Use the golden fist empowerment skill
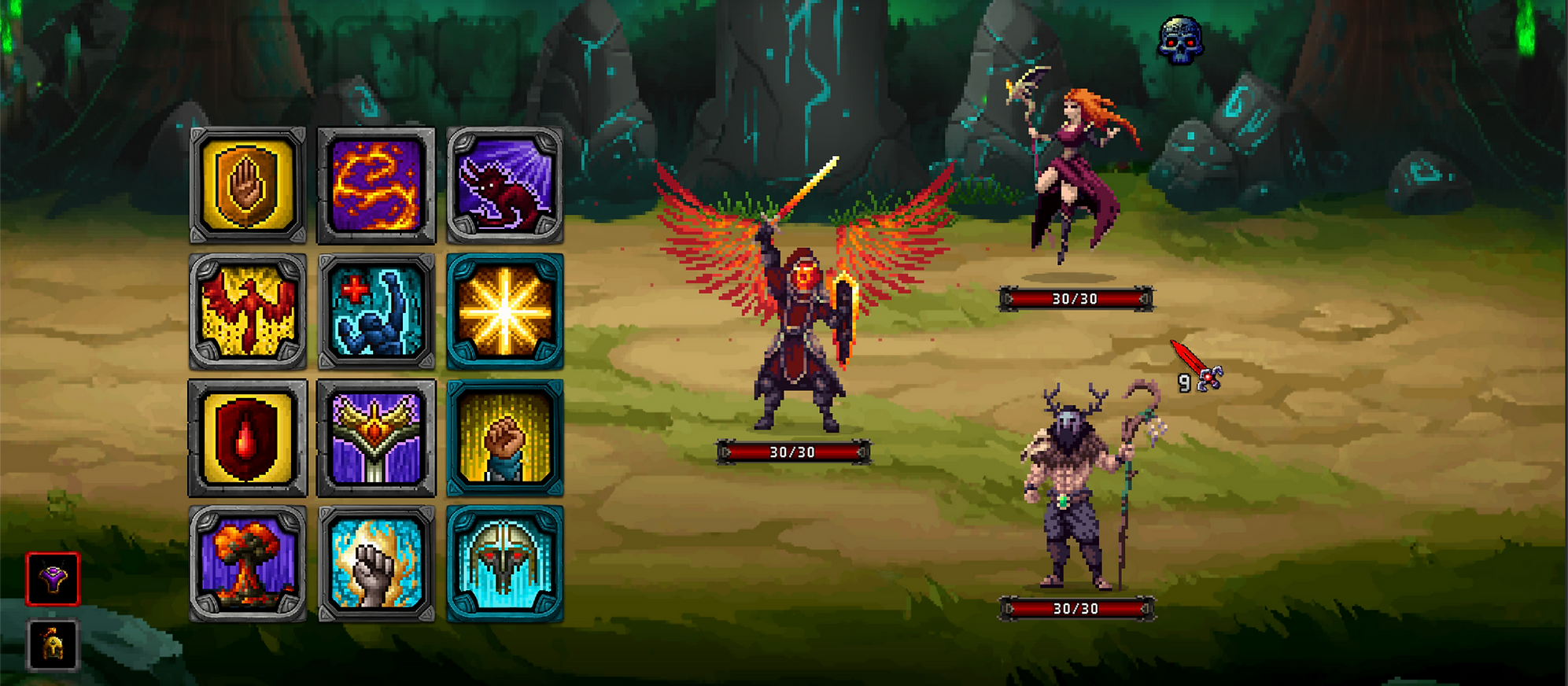This screenshot has width=1568, height=686. pos(507,437)
